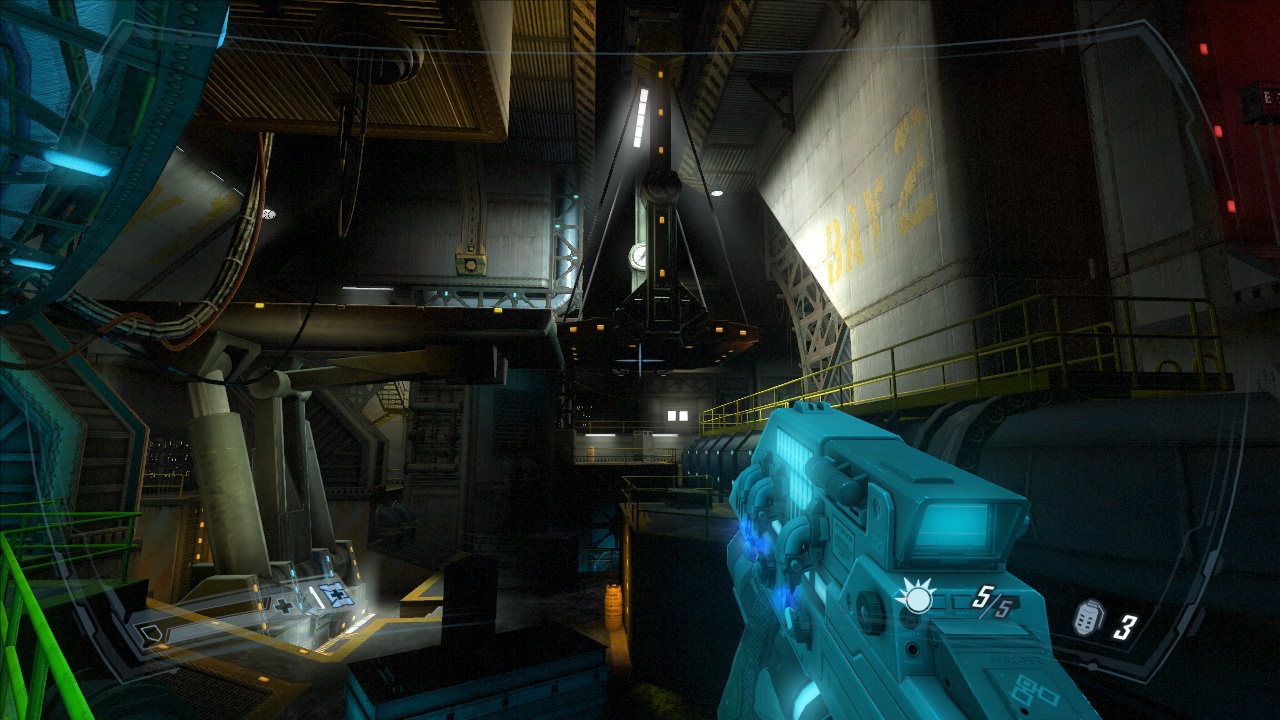Click the grenade icon on the HUD
The width and height of the screenshot is (1280, 720).
coord(1088,618)
